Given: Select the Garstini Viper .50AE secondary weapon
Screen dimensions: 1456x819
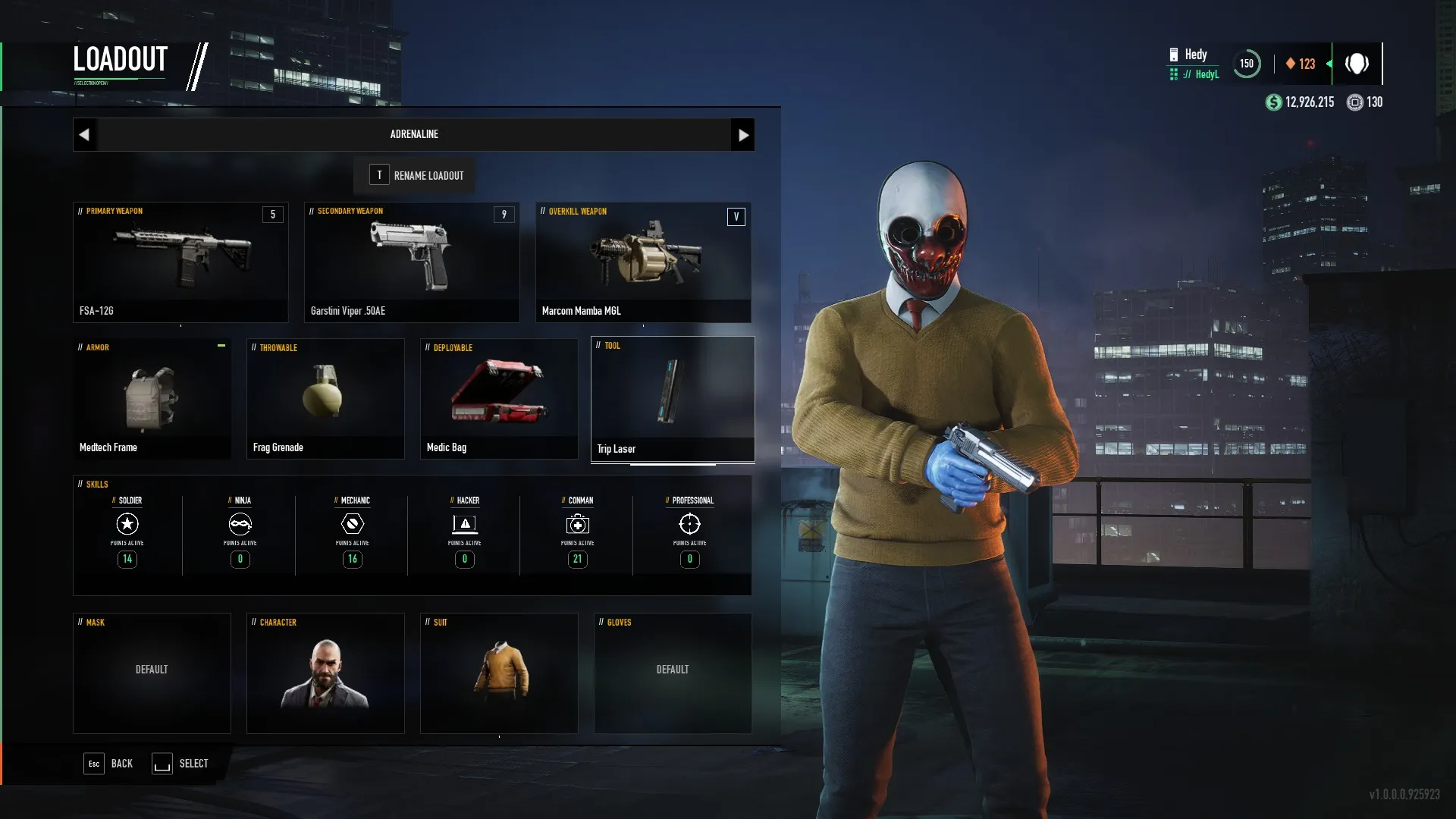Looking at the screenshot, I should click(412, 262).
